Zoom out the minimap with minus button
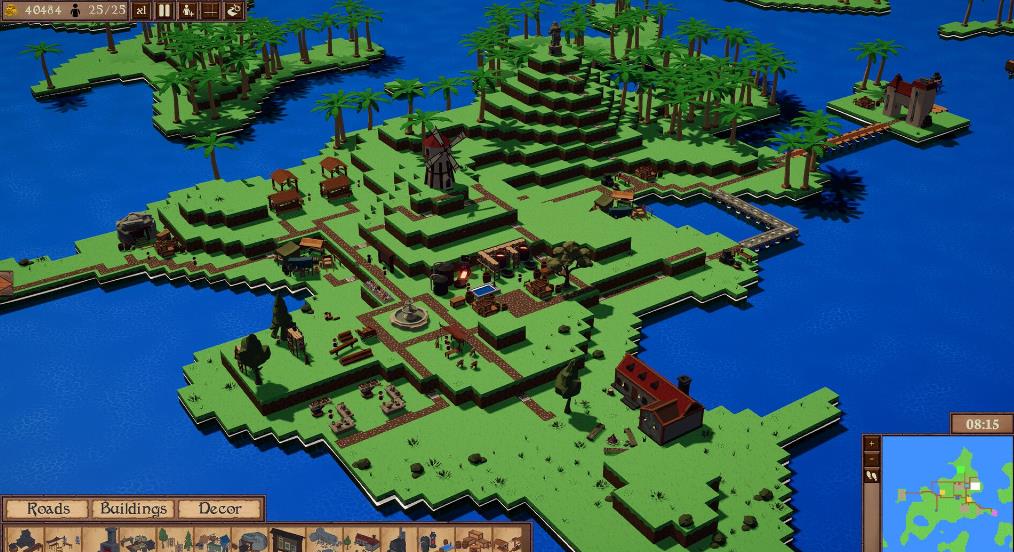Image resolution: width=1014 pixels, height=552 pixels. 871,459
